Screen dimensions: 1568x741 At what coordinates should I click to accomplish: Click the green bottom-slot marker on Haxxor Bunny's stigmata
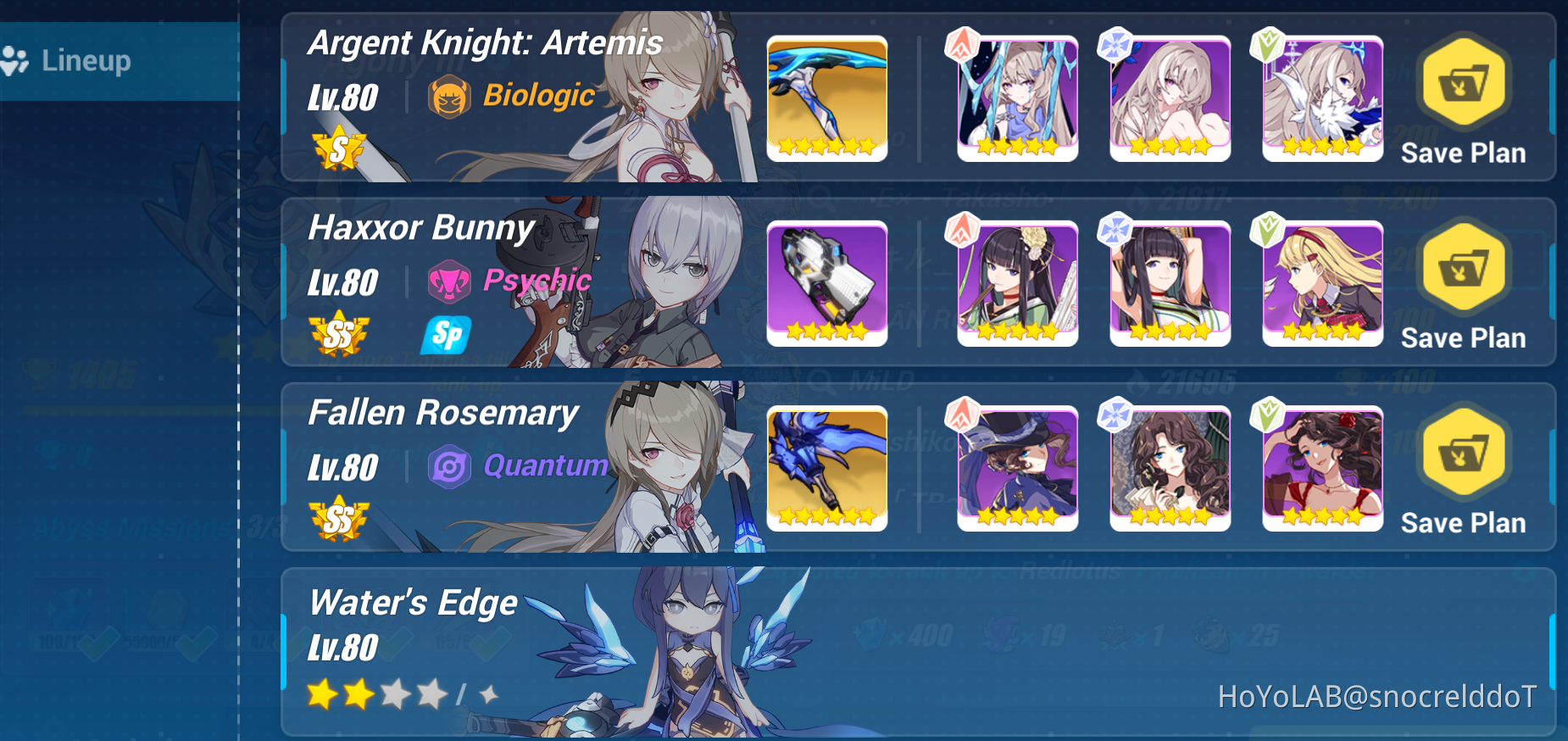click(1267, 231)
